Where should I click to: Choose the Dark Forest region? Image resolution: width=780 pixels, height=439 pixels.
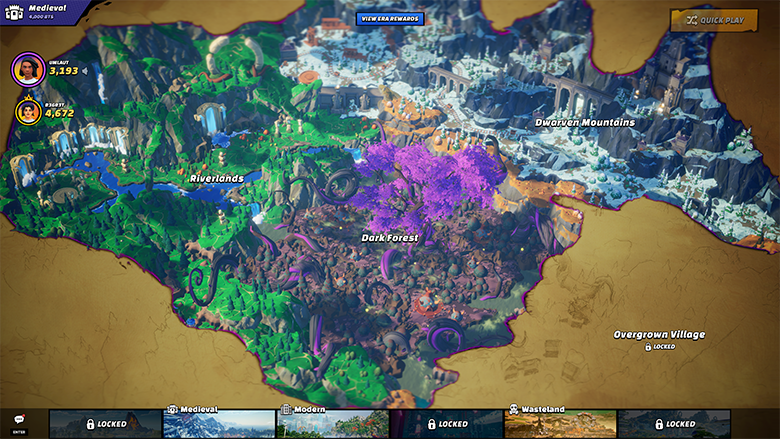tap(389, 238)
